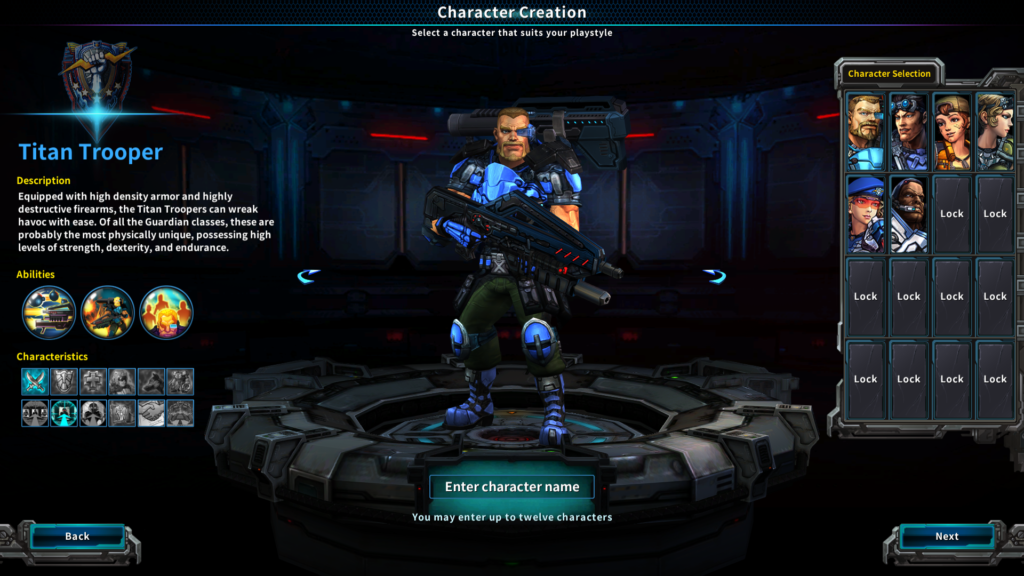Image resolution: width=1024 pixels, height=576 pixels.
Task: Inspect the handshake characteristic icon
Action: pos(151,413)
